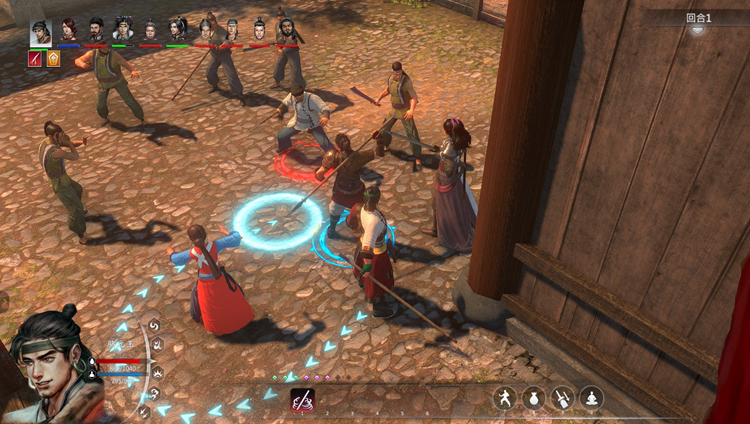Select the crossed weapons action button
The height and width of the screenshot is (424, 750).
pos(563,398)
